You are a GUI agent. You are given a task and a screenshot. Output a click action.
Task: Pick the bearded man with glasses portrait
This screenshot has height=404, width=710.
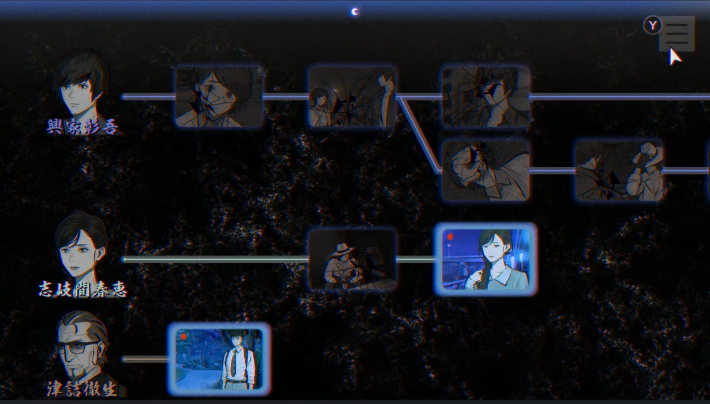coord(80,346)
